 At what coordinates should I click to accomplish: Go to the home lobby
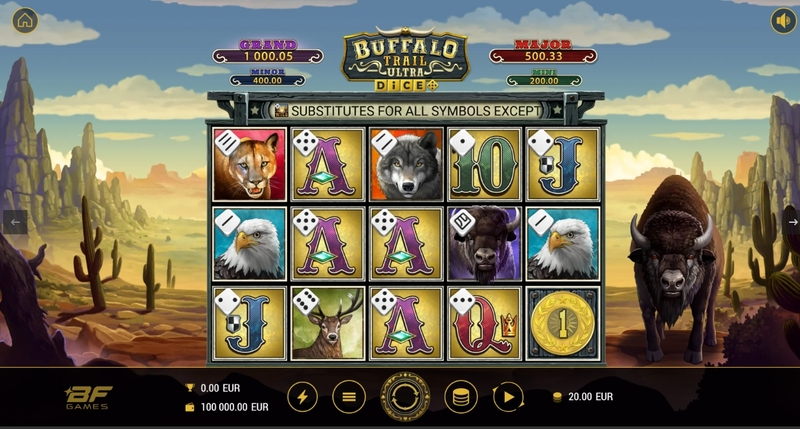tap(25, 20)
